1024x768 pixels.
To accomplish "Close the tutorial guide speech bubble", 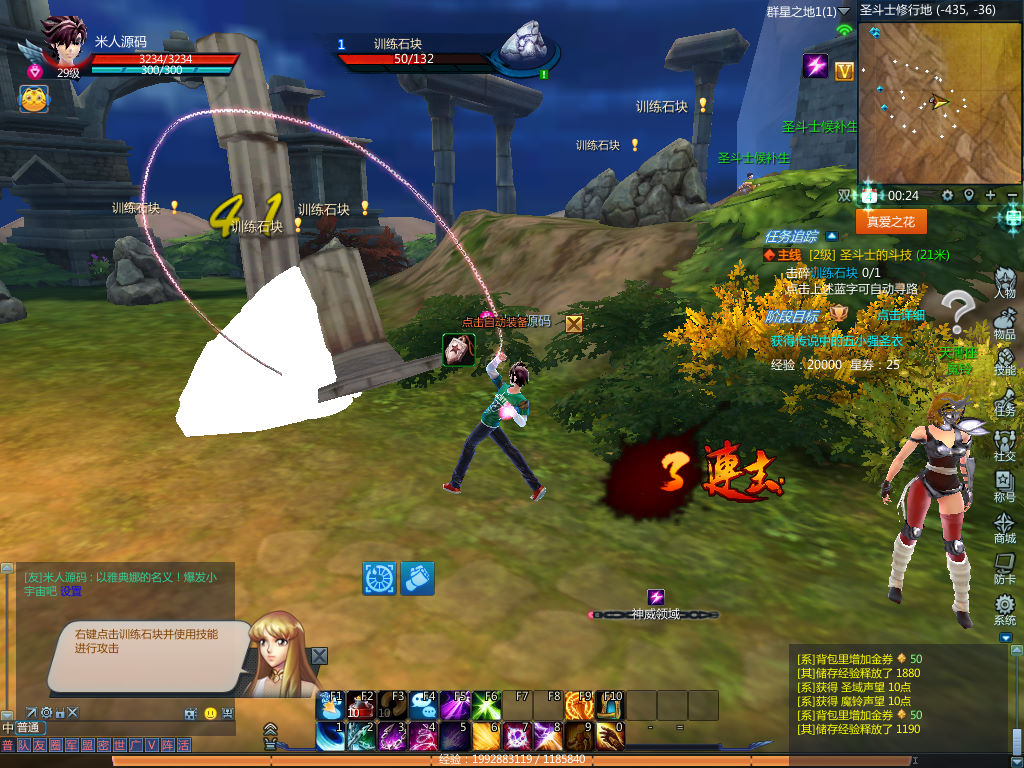I will [319, 656].
